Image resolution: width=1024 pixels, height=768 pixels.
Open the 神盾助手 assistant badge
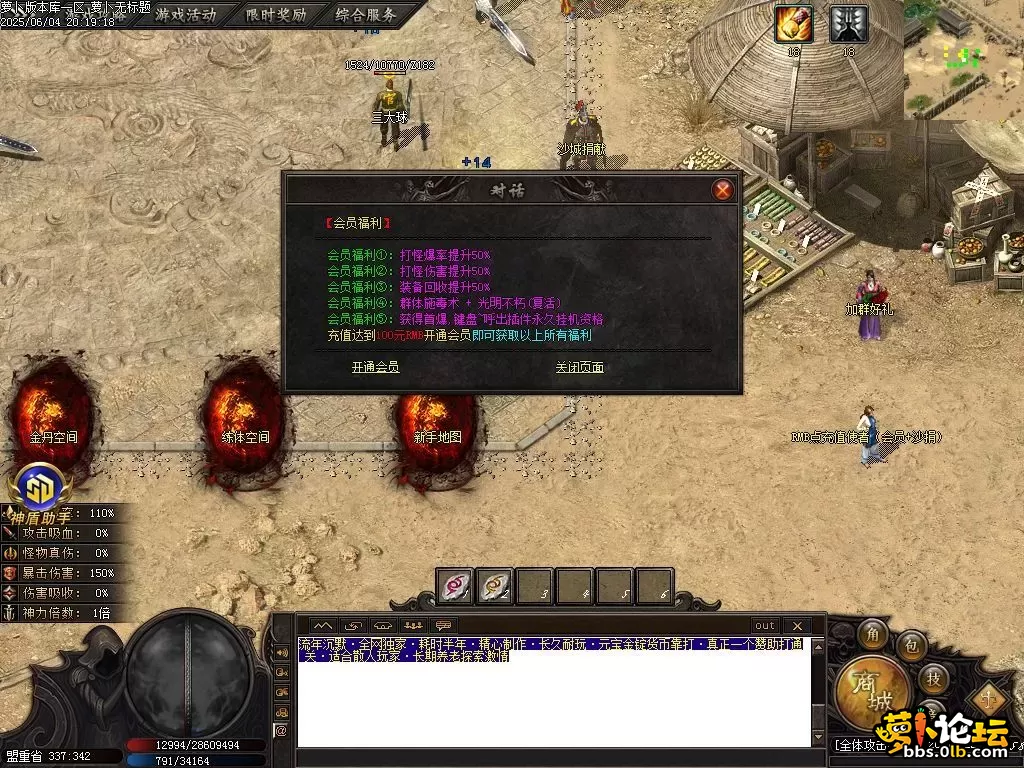pyautogui.click(x=41, y=490)
